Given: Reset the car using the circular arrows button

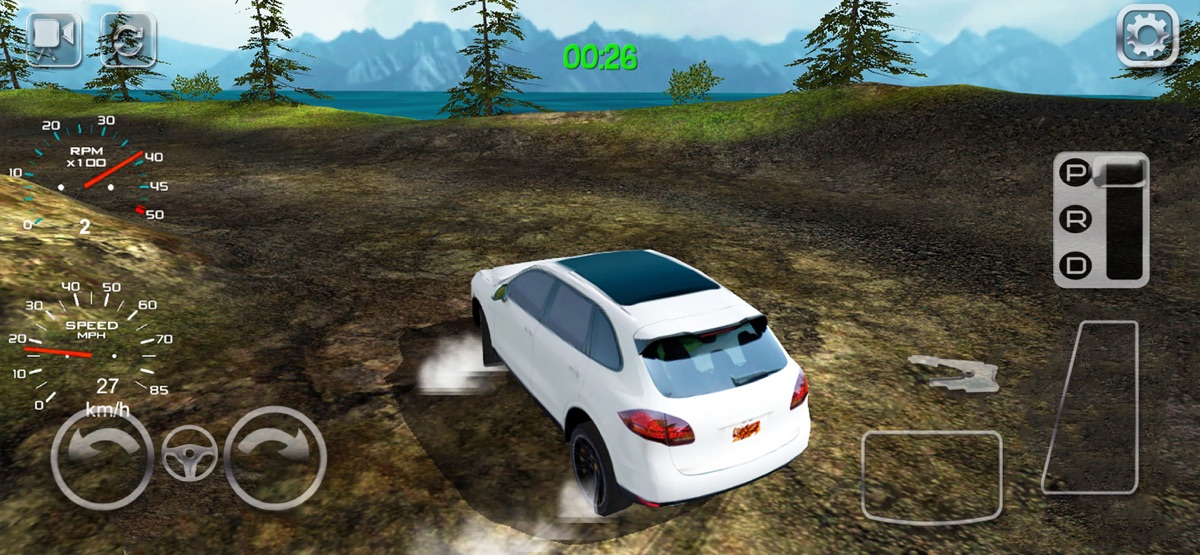Looking at the screenshot, I should tap(127, 39).
